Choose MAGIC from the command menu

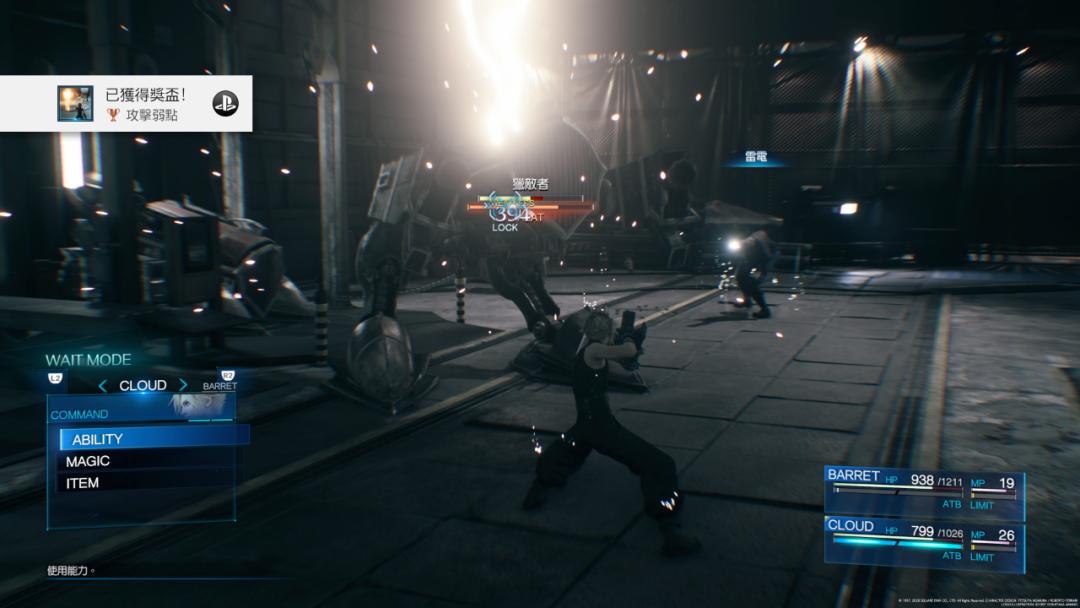(x=145, y=461)
